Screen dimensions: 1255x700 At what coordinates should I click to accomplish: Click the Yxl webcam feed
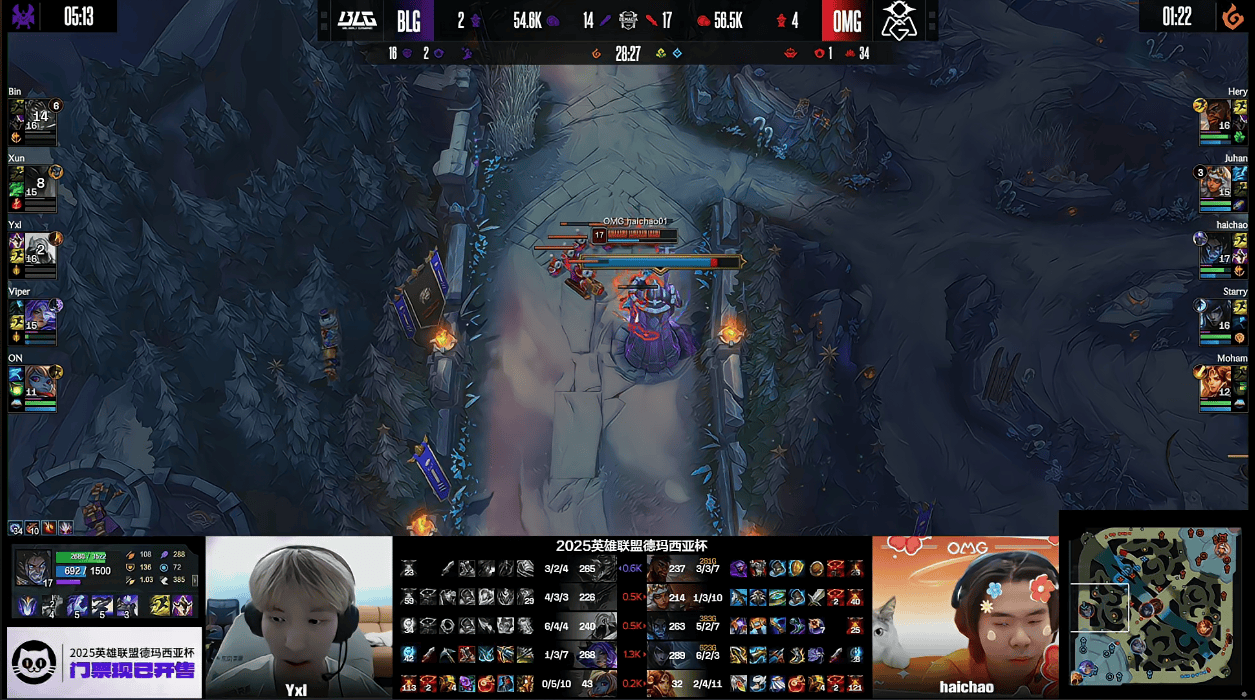(x=299, y=616)
